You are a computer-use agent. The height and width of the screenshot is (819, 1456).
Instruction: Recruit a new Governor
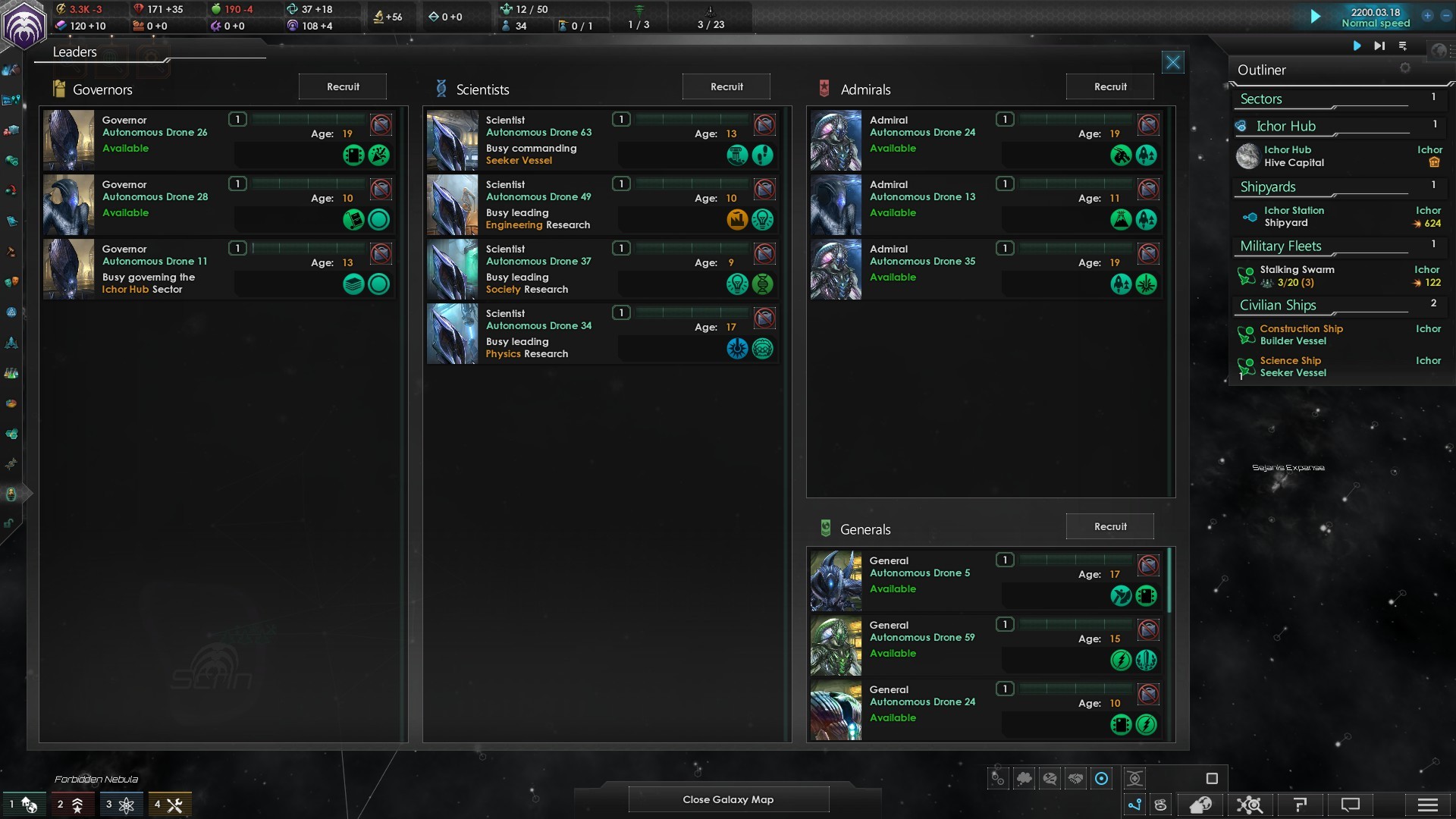point(343,87)
